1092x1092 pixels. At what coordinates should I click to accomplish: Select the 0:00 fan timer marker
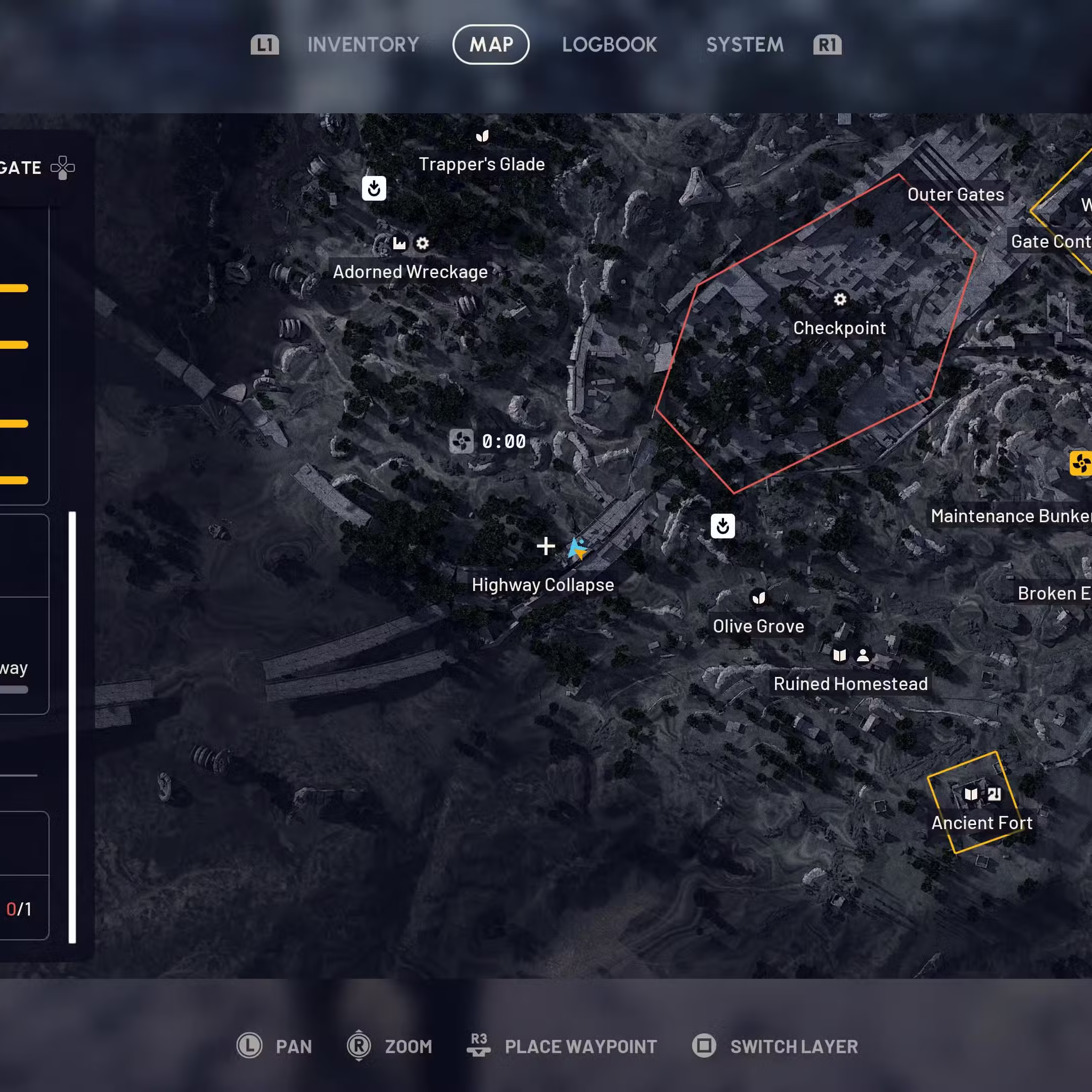pos(461,441)
